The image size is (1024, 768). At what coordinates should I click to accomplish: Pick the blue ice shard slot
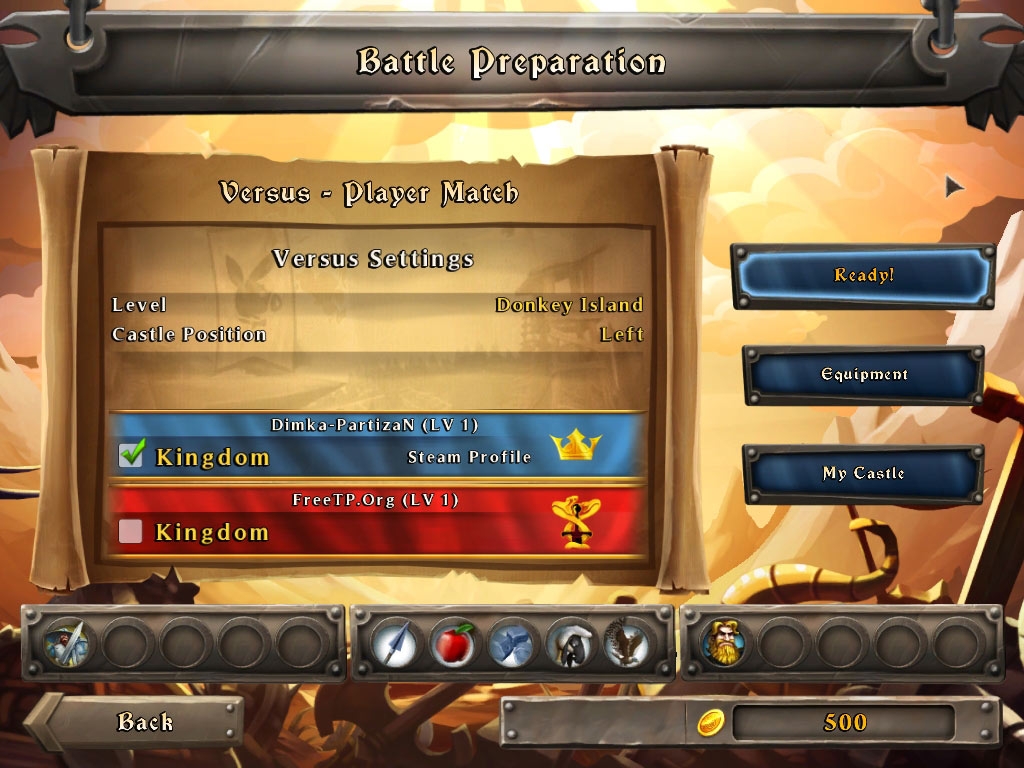(x=512, y=643)
